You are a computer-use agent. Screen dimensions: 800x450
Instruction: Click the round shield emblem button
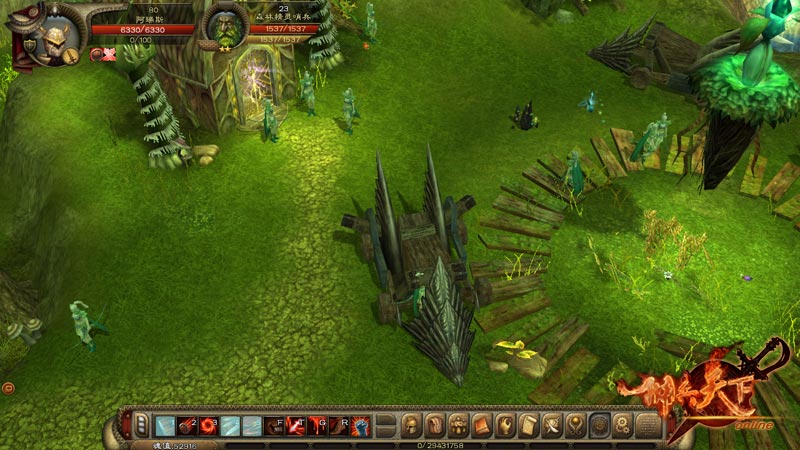[599, 424]
